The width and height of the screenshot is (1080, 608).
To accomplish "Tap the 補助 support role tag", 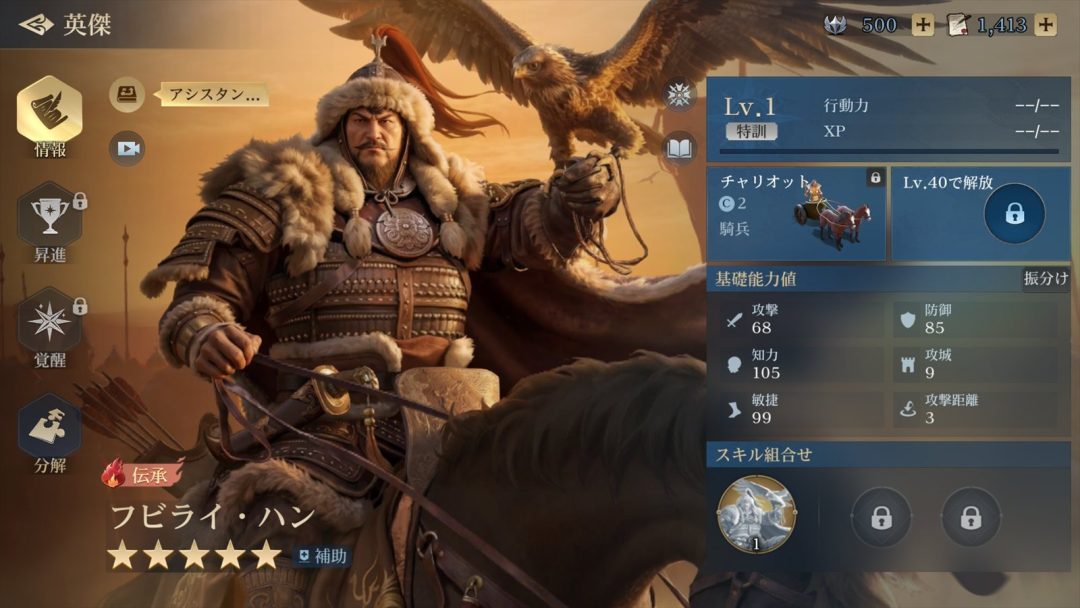I will point(322,556).
